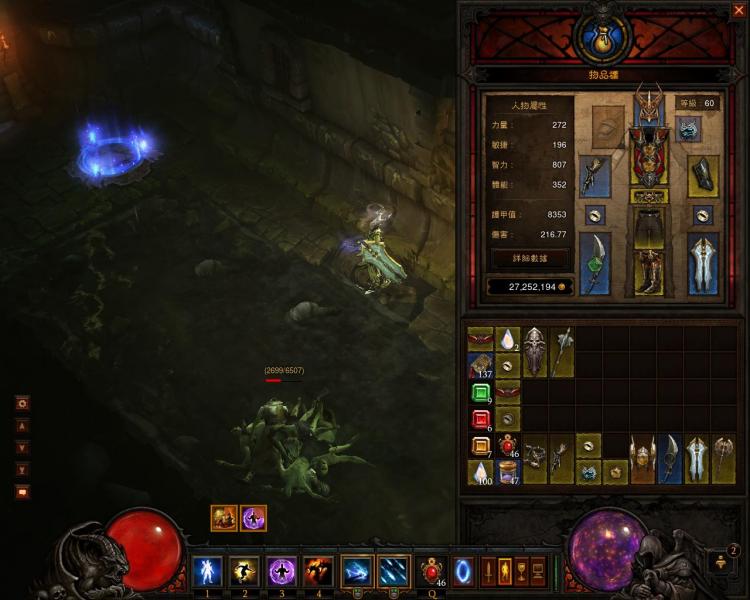Pick the green emerald gem stack
Image resolution: width=750 pixels, height=600 pixels.
[x=480, y=392]
